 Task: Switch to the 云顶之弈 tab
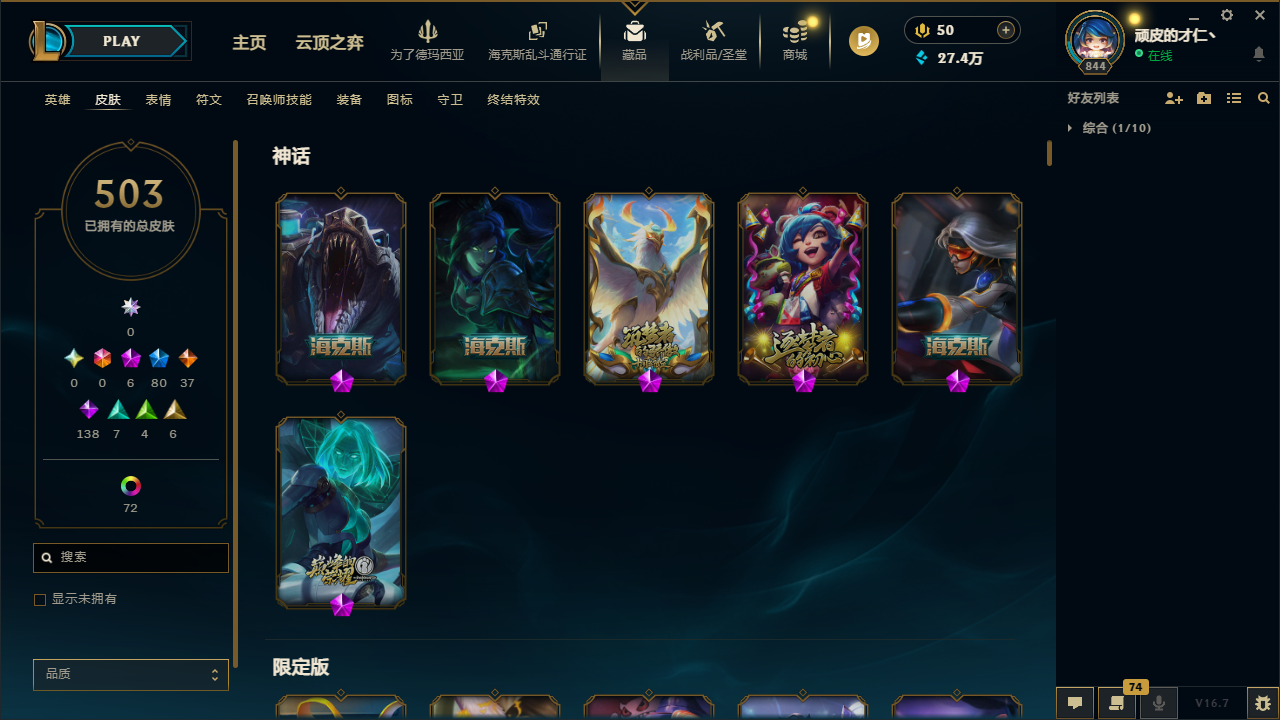[329, 43]
